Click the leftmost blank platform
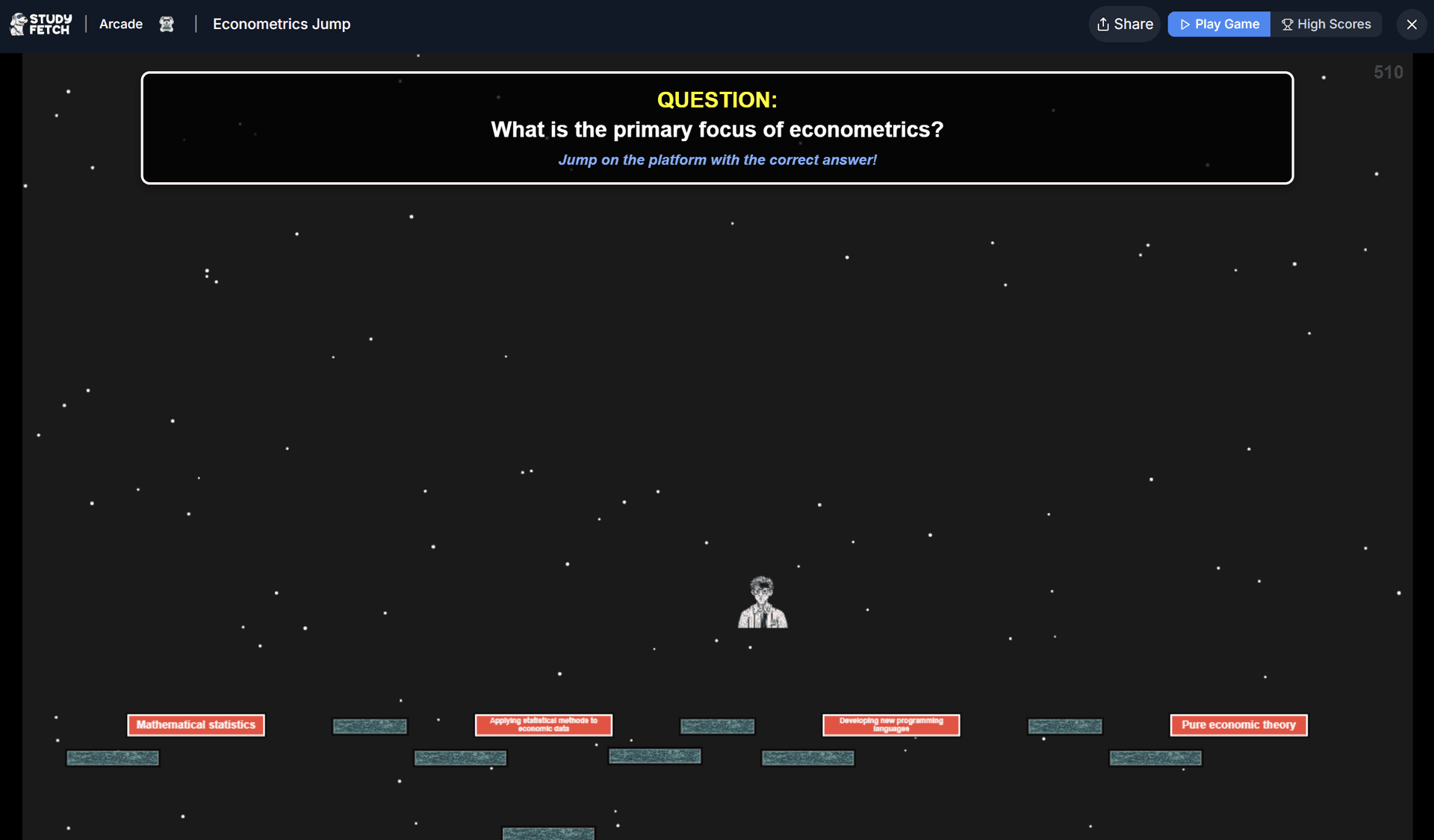 point(112,757)
